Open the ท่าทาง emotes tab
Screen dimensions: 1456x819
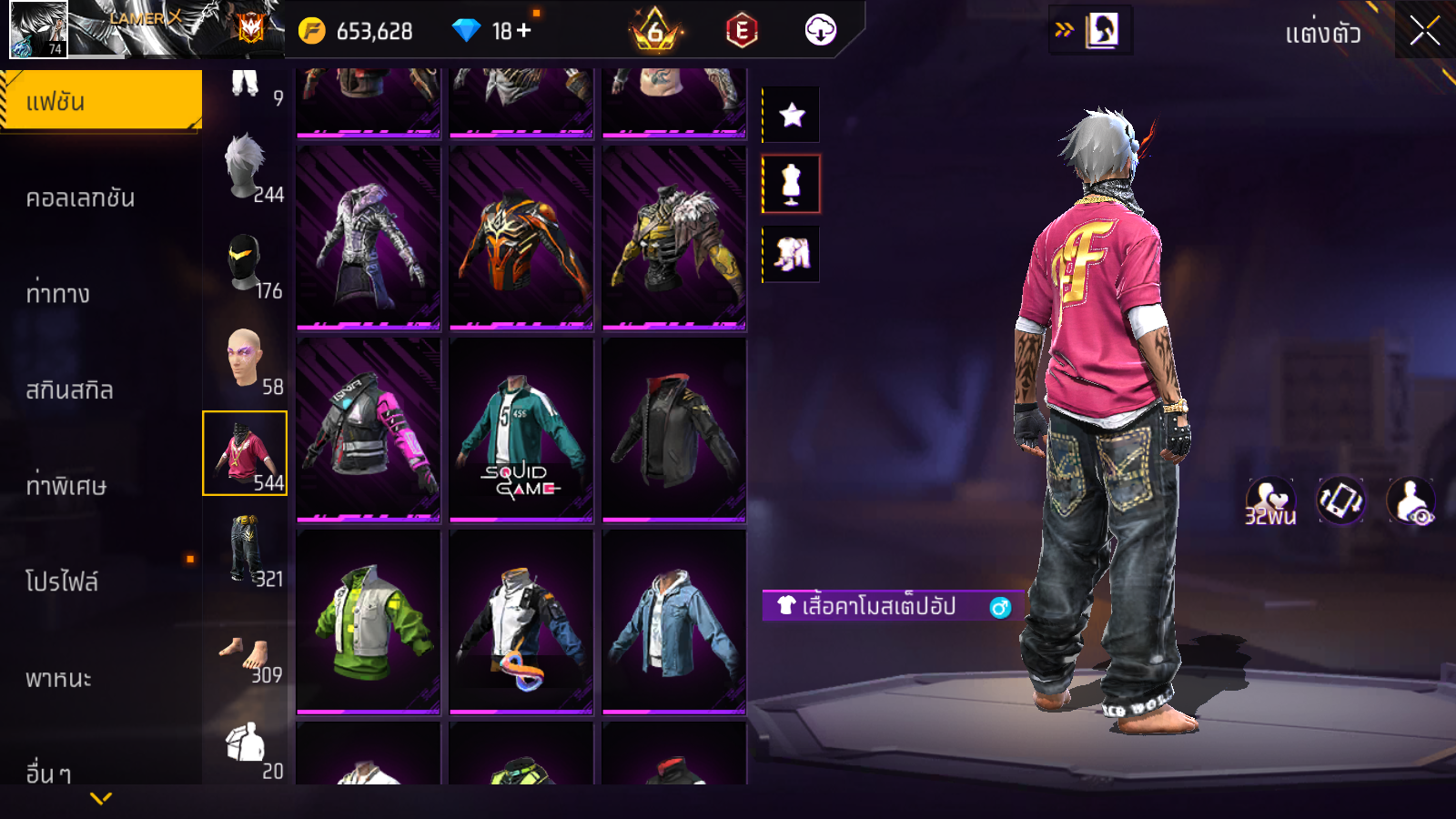click(x=58, y=294)
